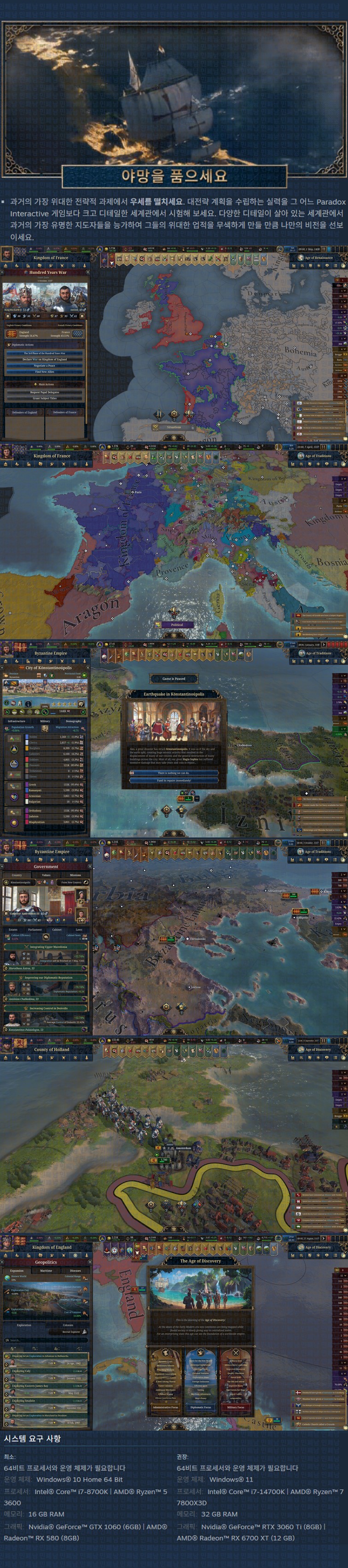Choose Negotiate a Peace option
The height and width of the screenshot is (1568, 348).
click(45, 365)
